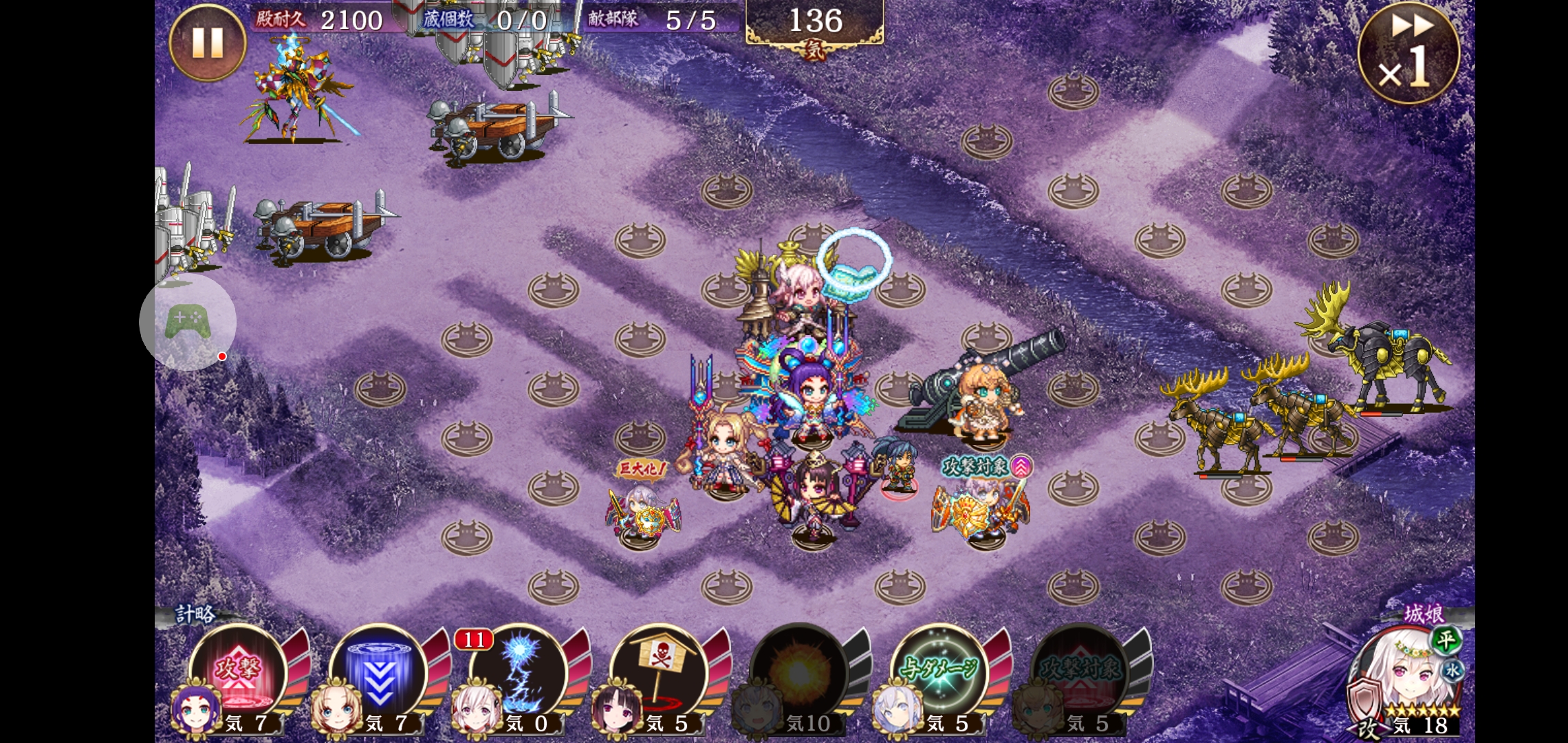
Task: Toggle the ×1 fast-forward speed button
Action: (x=1408, y=54)
